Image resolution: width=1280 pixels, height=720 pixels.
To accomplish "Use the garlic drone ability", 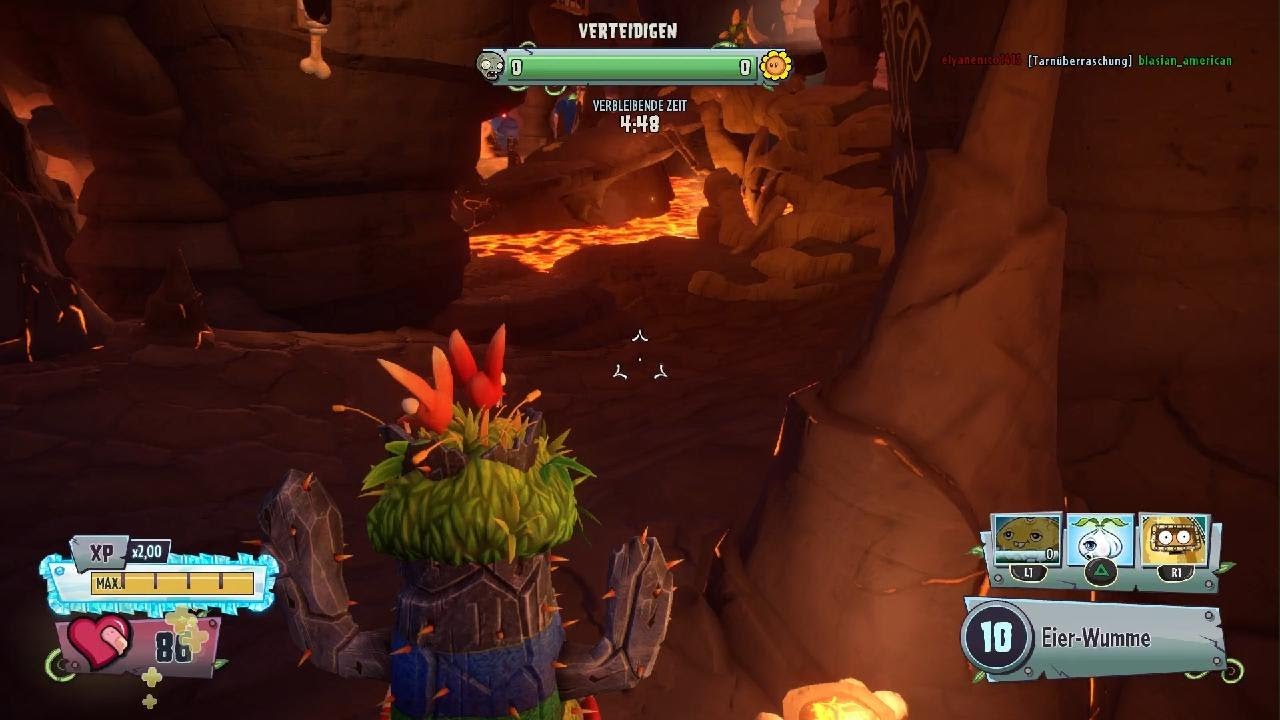I will pos(1100,541).
